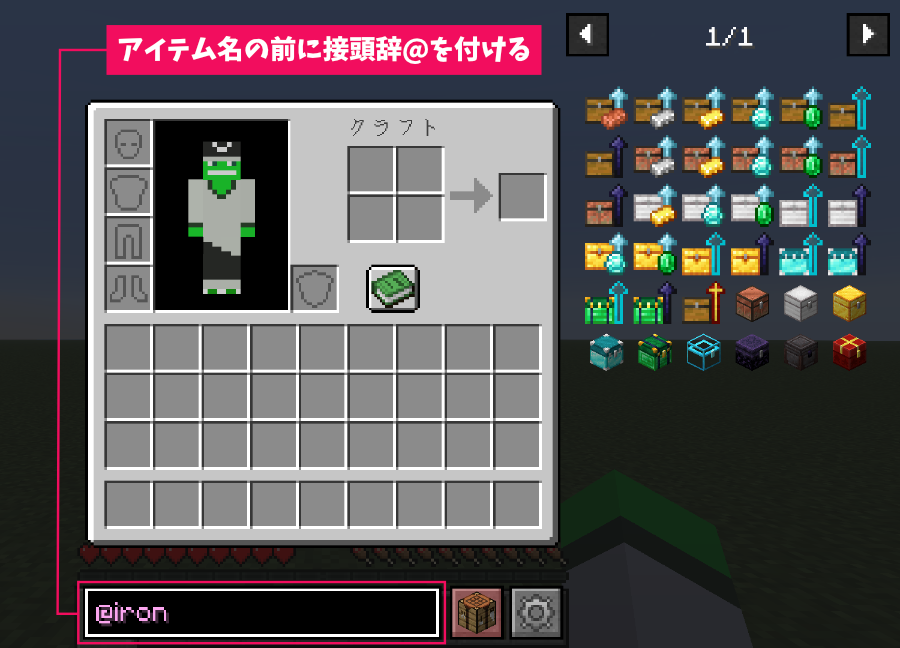Screen dimensions: 900x648
Task: Go to the previous item list page
Action: pyautogui.click(x=587, y=35)
